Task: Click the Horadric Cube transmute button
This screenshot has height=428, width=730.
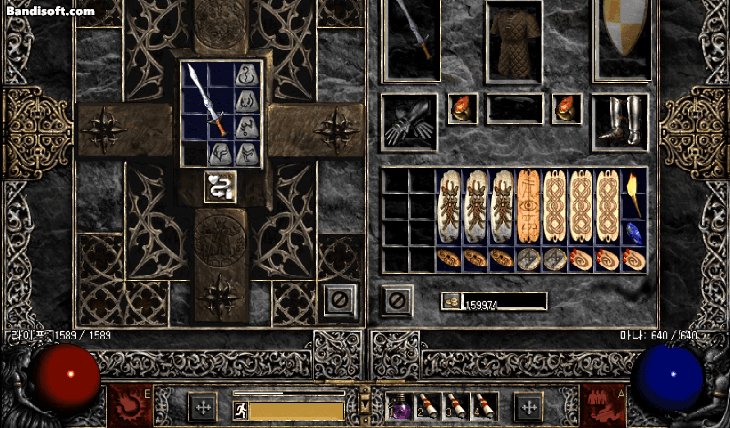Action: click(x=220, y=185)
